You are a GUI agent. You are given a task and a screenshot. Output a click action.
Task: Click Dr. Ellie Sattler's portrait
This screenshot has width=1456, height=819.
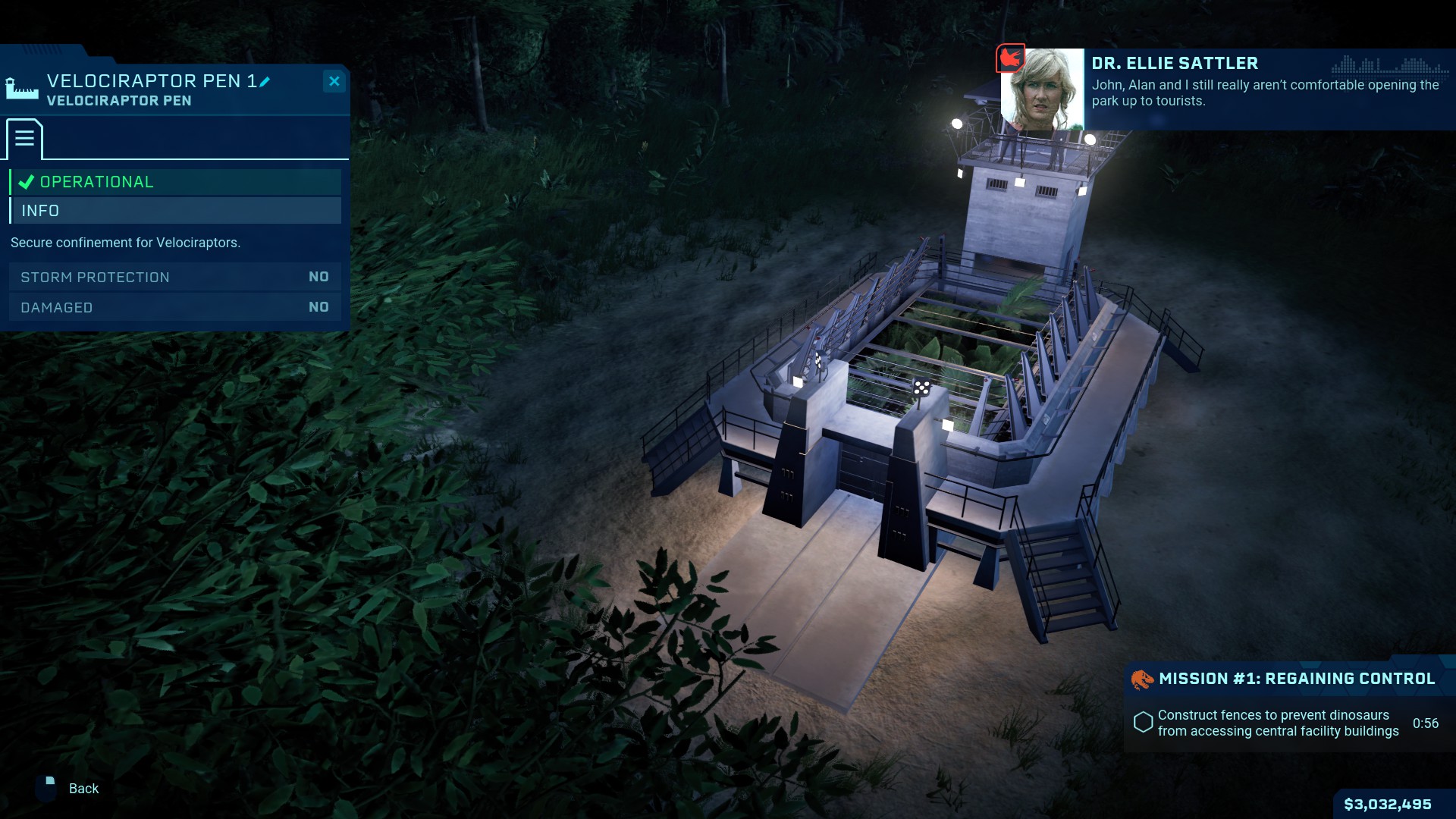pos(1043,89)
